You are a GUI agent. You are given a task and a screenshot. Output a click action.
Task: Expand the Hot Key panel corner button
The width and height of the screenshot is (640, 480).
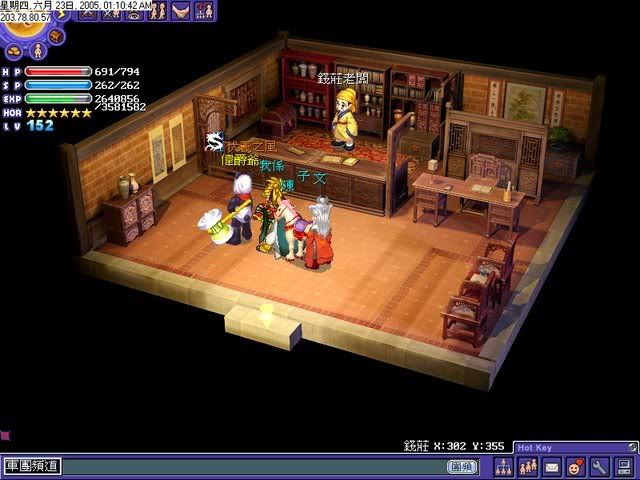[x=631, y=447]
